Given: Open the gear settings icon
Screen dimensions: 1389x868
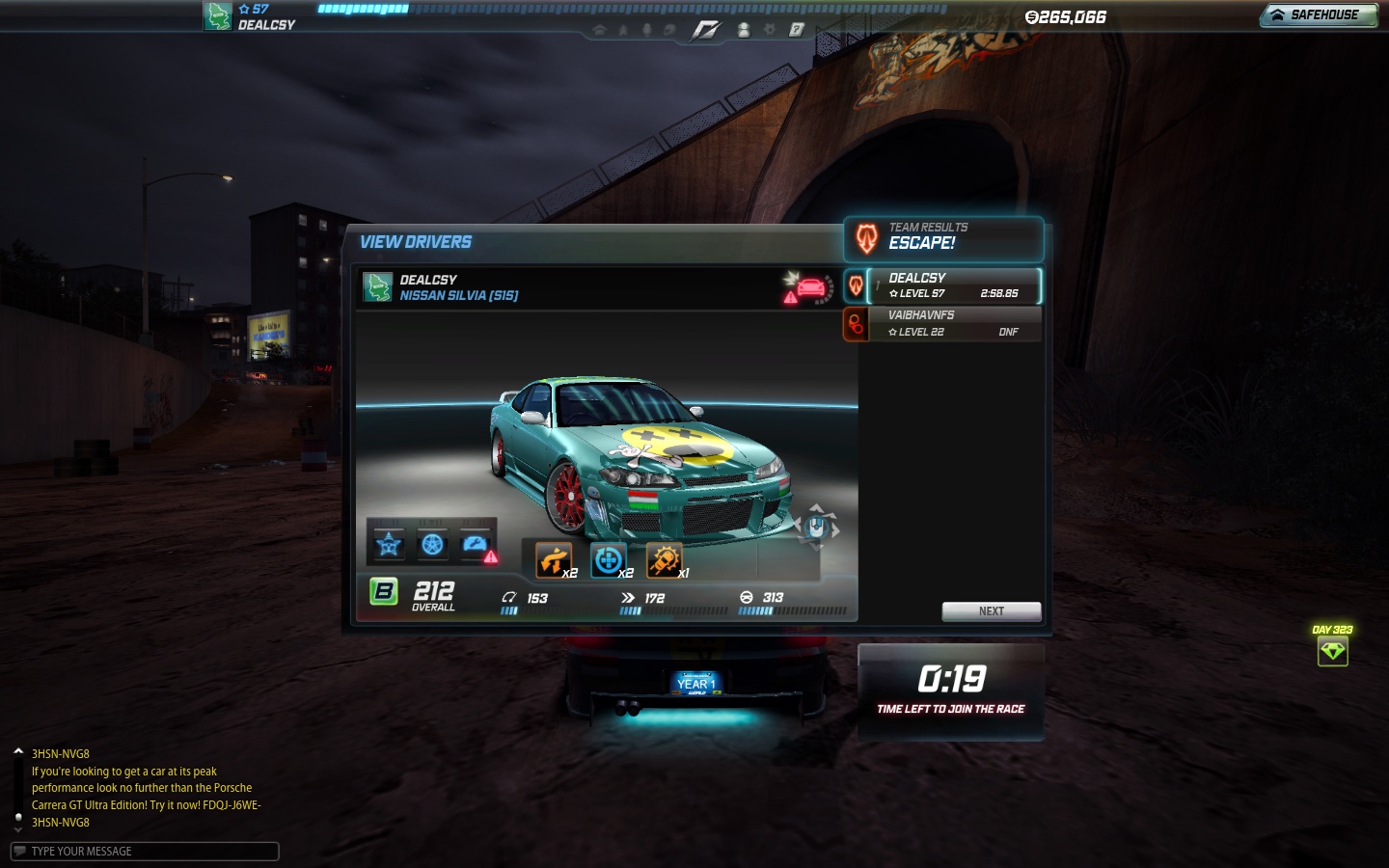Looking at the screenshot, I should click(770, 30).
